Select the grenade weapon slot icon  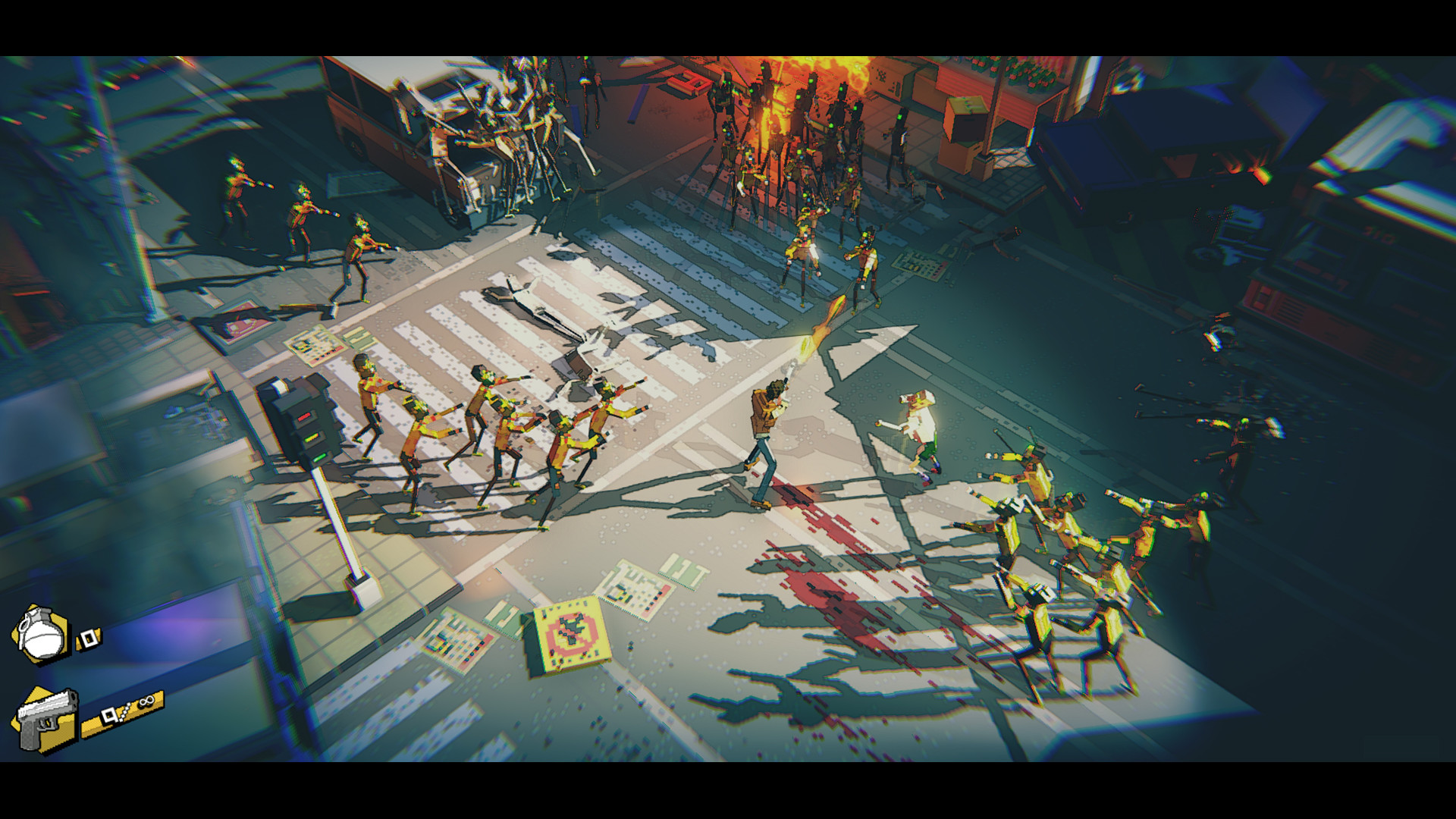pos(42,633)
